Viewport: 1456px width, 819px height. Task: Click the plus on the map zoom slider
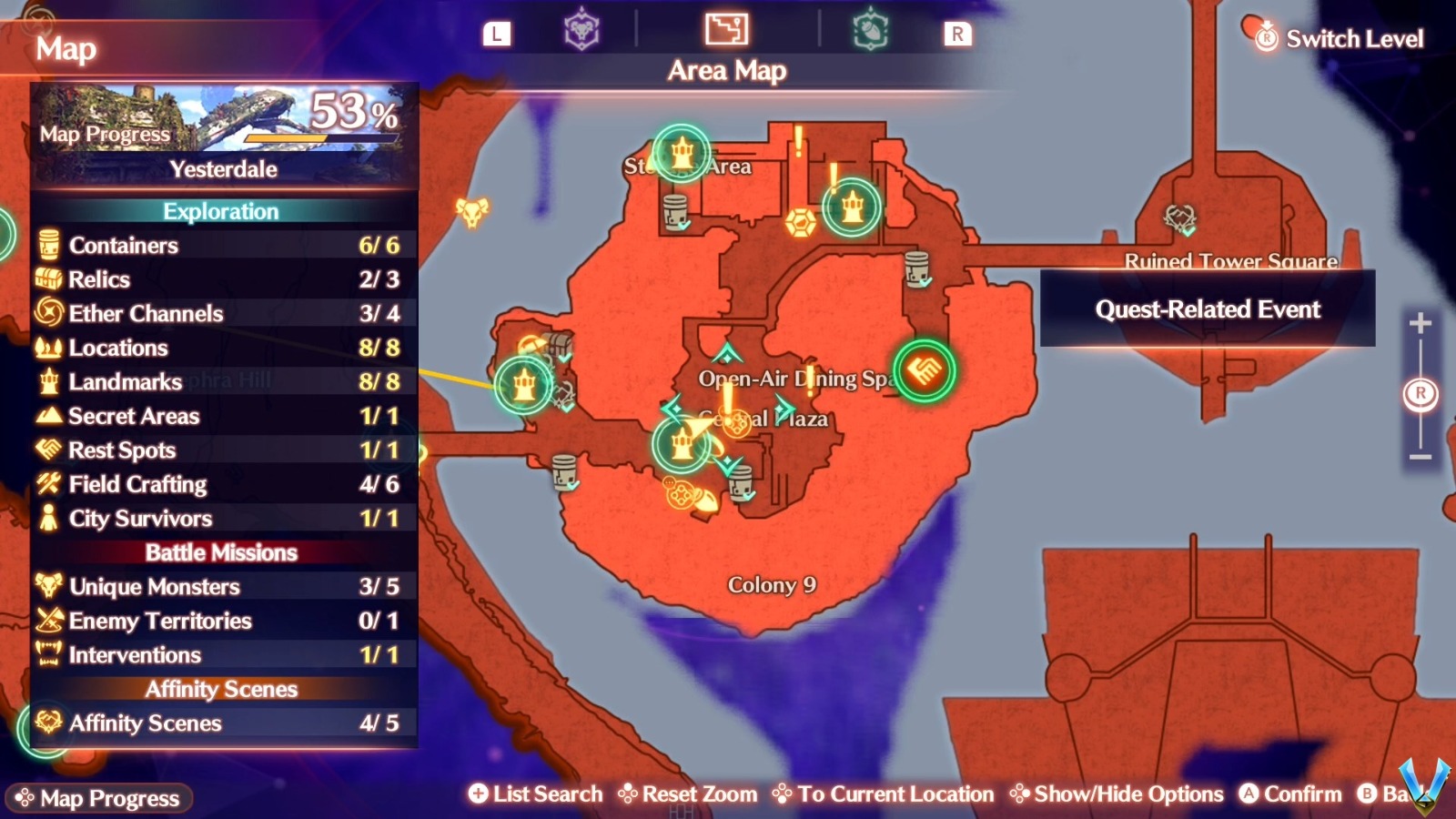pyautogui.click(x=1419, y=322)
